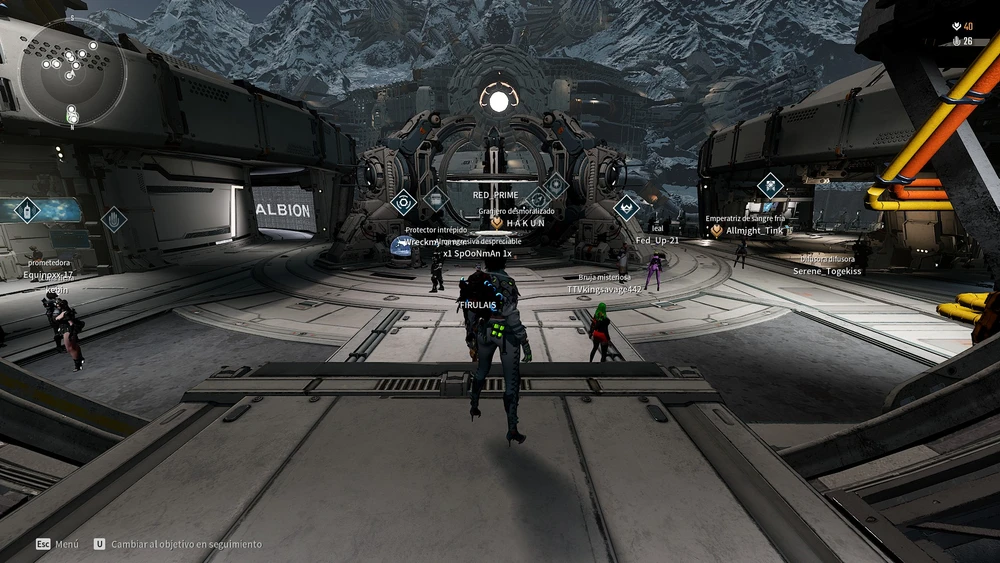Viewport: 1000px width, 563px height.
Task: Select player nameplate HAKUN
Action: [x=525, y=223]
